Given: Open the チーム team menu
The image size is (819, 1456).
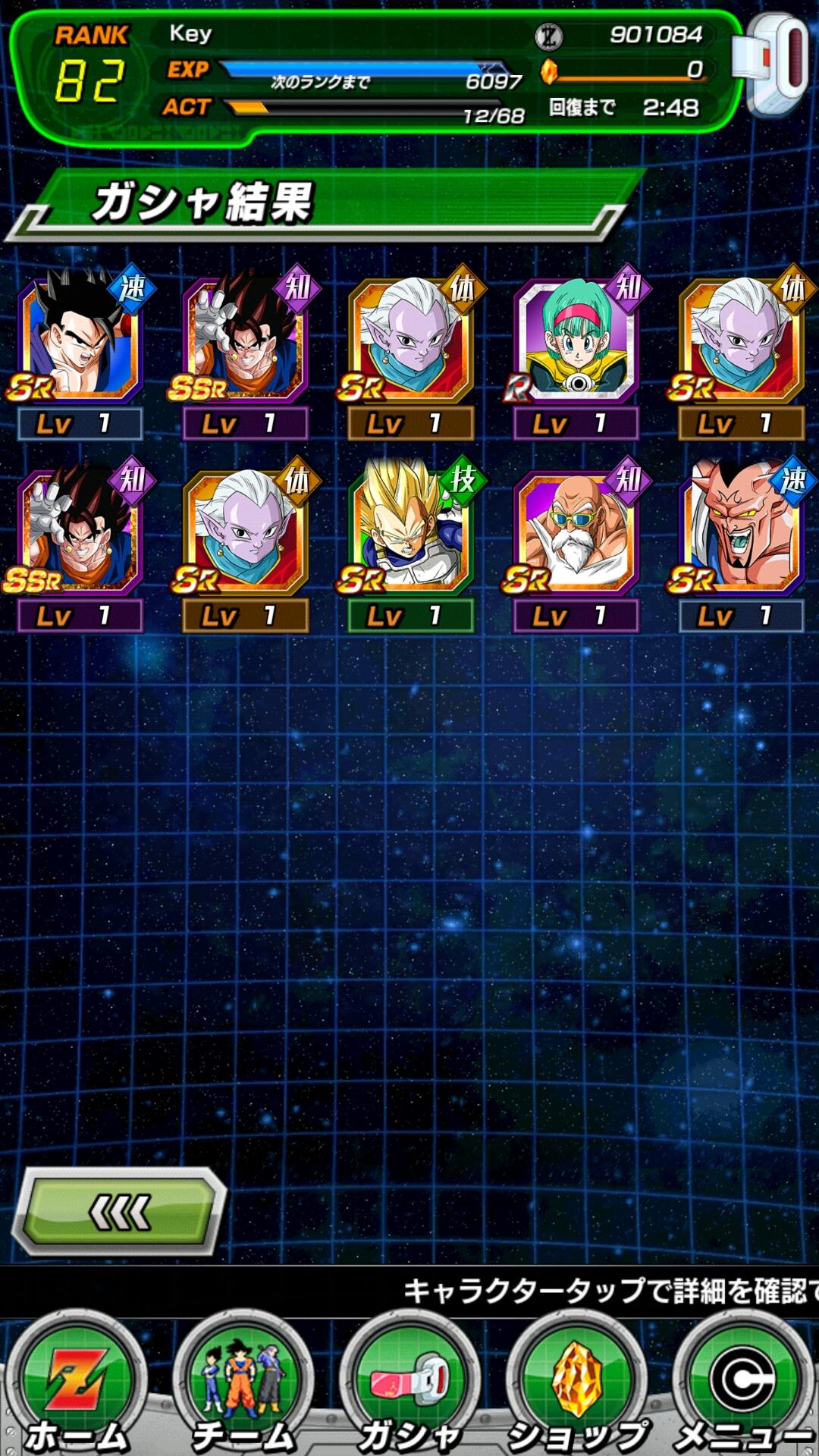Looking at the screenshot, I should [x=243, y=1388].
